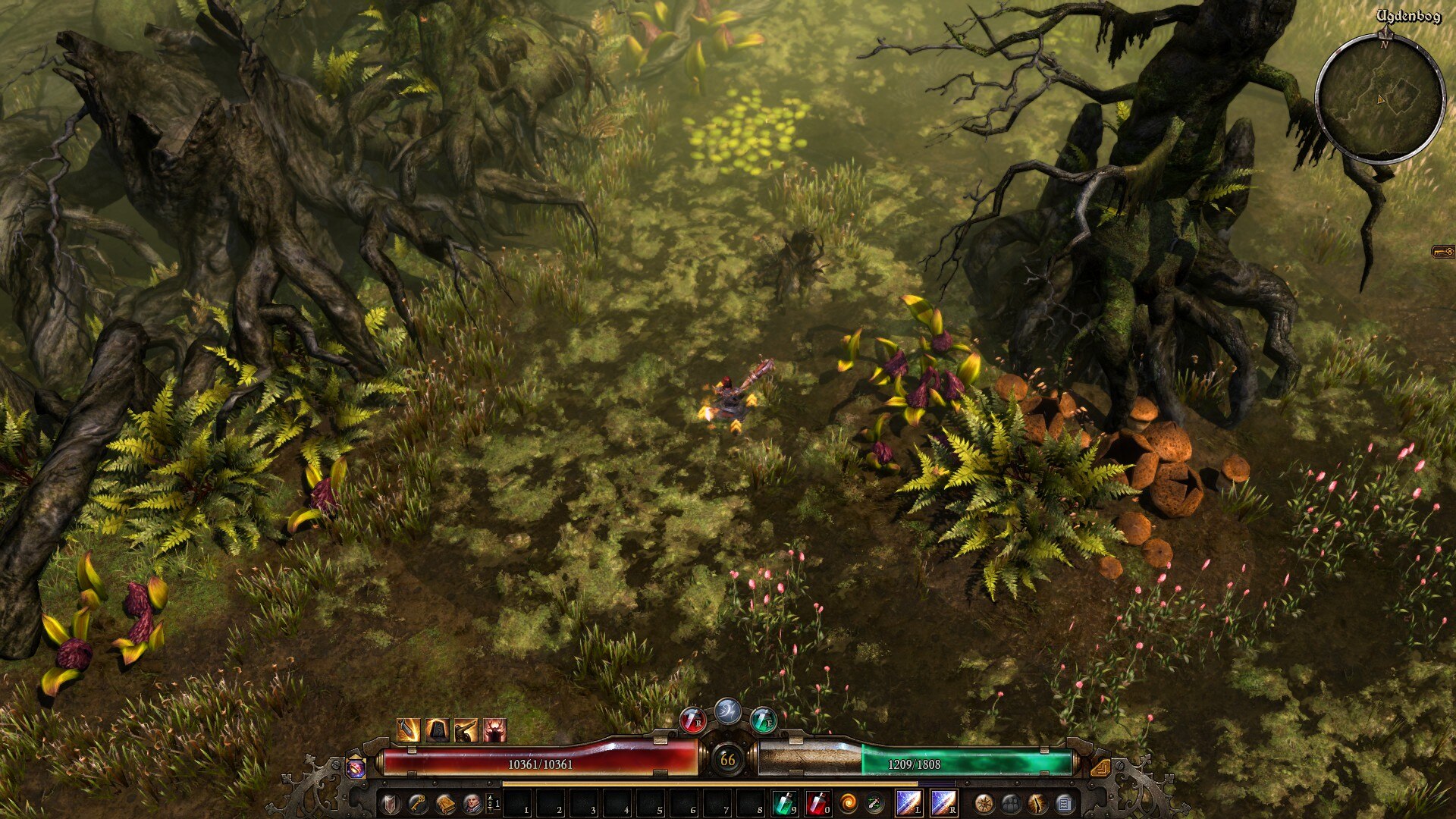Open the document page menu button
The height and width of the screenshot is (819, 1456).
pos(1065,803)
